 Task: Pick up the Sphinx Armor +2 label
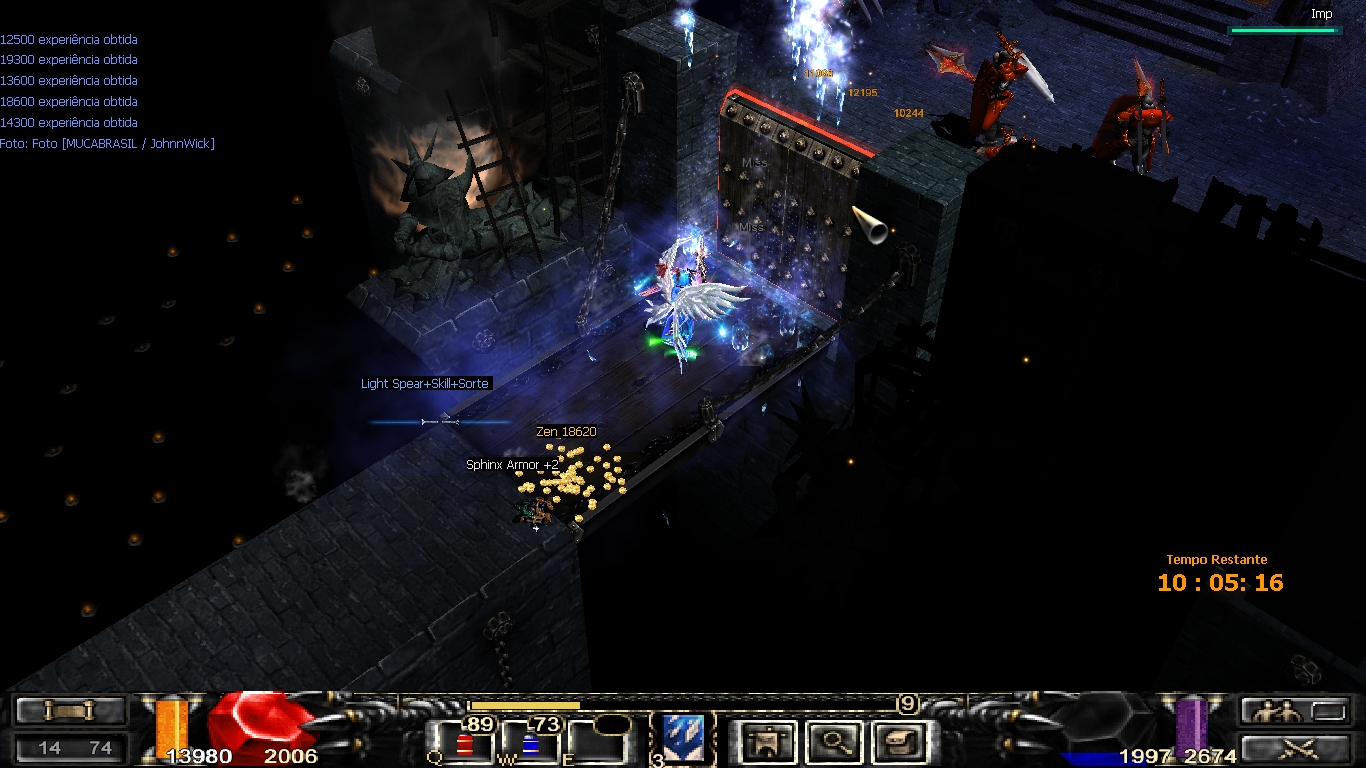[x=512, y=465]
